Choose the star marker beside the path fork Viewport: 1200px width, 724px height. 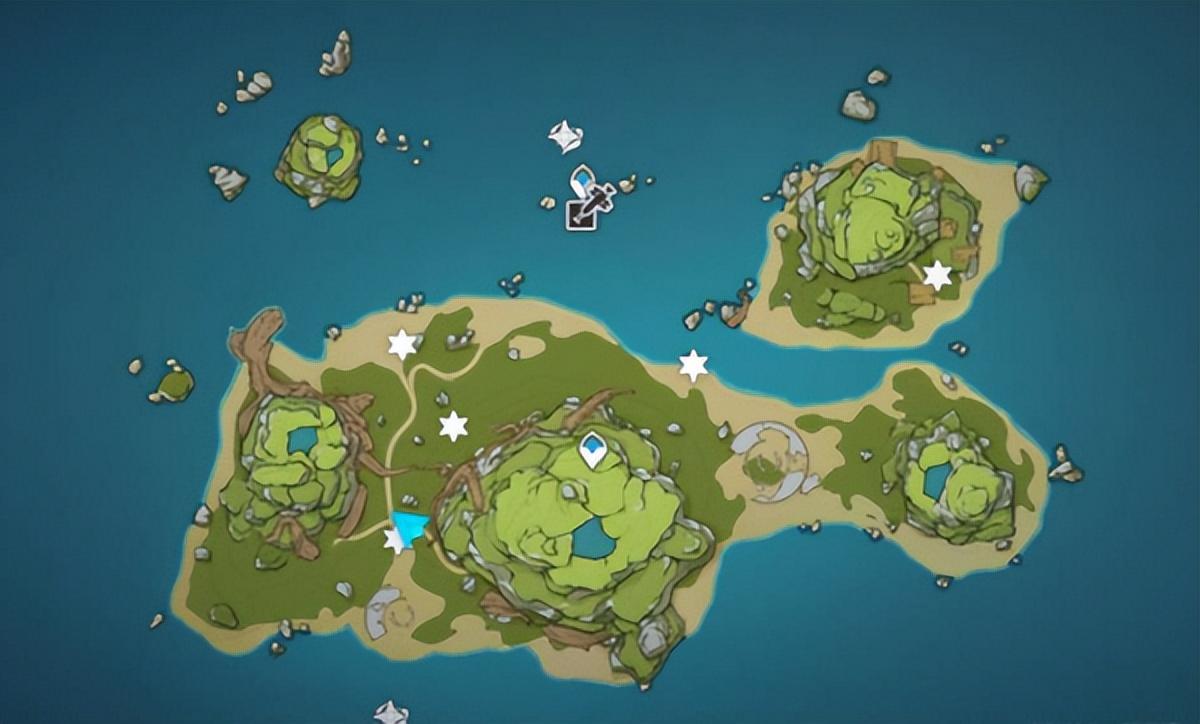402,345
